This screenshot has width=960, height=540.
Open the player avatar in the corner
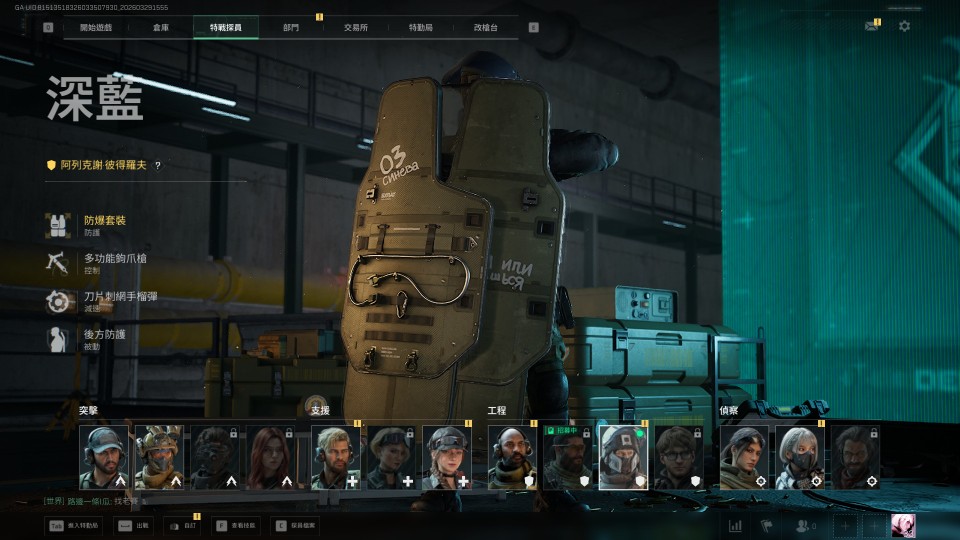click(x=903, y=526)
